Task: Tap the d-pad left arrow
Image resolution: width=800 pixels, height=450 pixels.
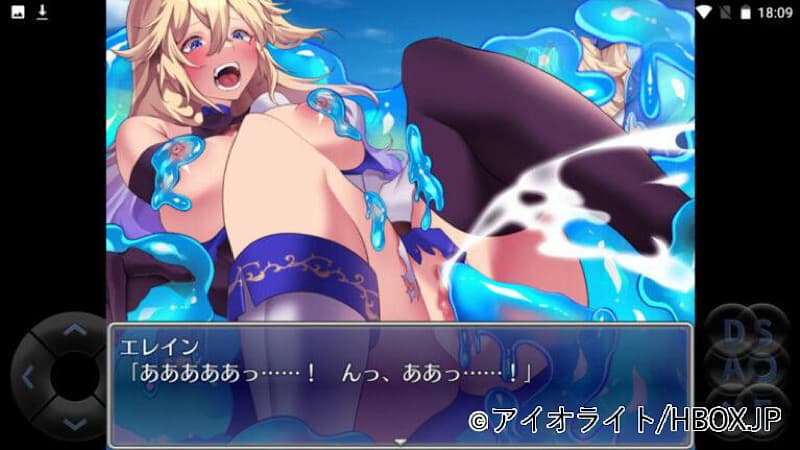Action: [x=28, y=378]
